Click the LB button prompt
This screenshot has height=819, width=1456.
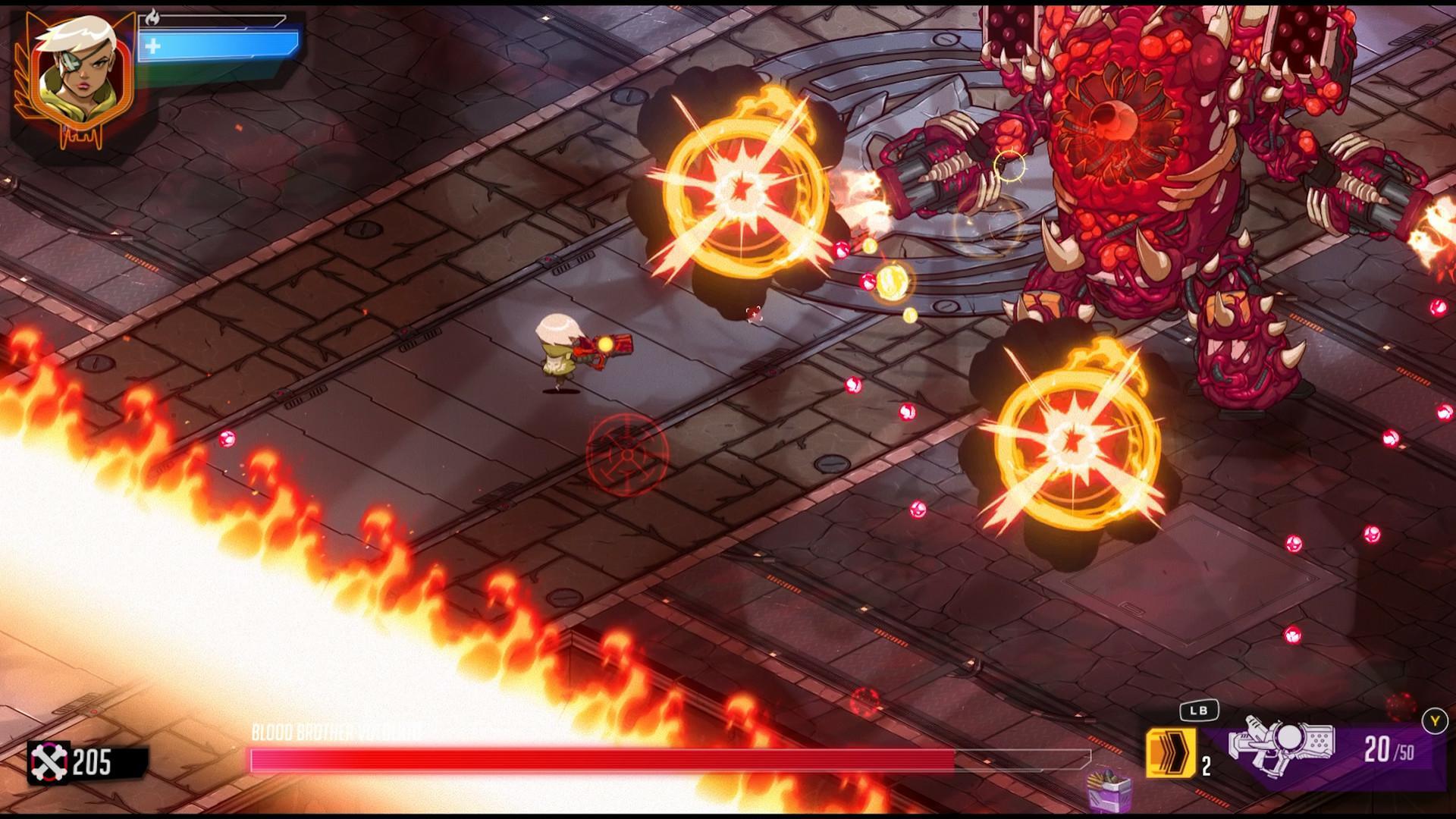click(x=1200, y=711)
